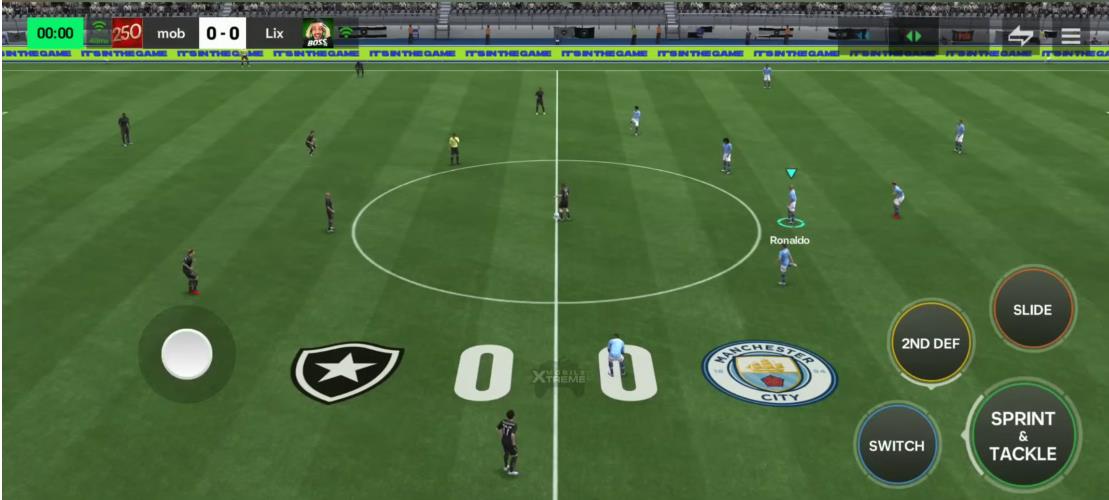Image resolution: width=1109 pixels, height=500 pixels.
Task: Call the 2ND DEF button
Action: (x=930, y=343)
